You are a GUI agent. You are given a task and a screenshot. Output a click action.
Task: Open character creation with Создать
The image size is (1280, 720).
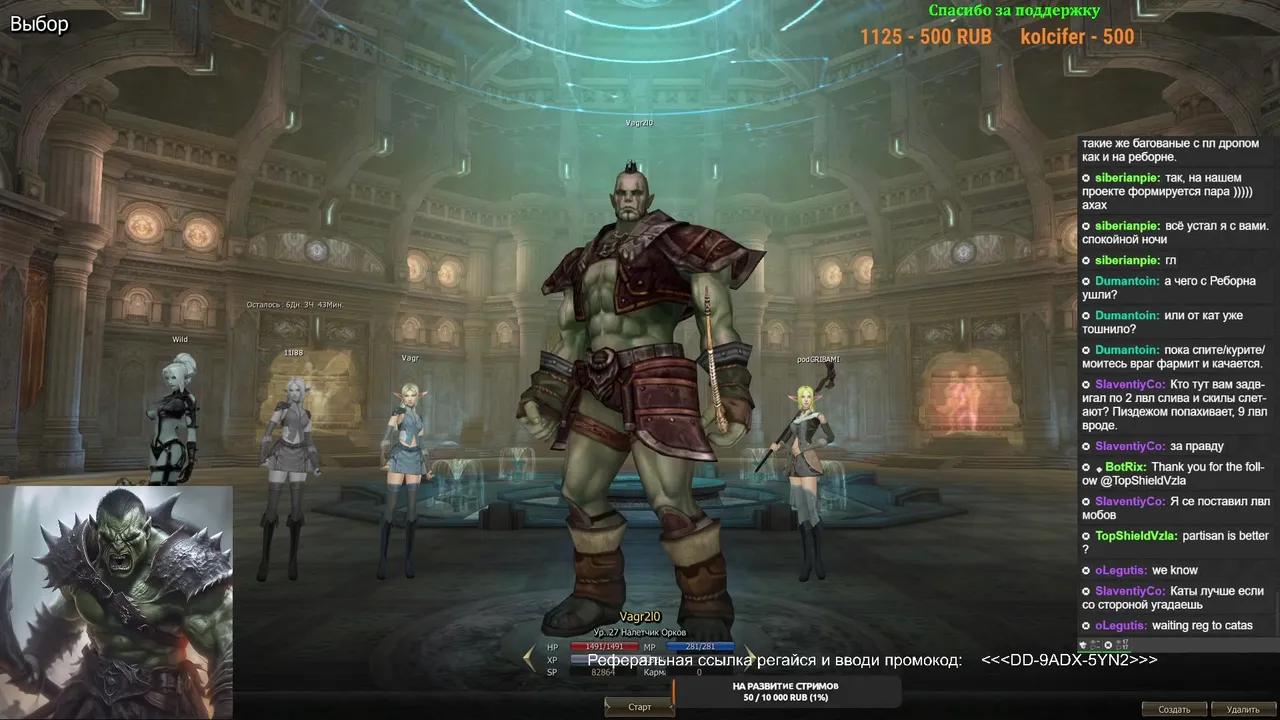pyautogui.click(x=1174, y=709)
